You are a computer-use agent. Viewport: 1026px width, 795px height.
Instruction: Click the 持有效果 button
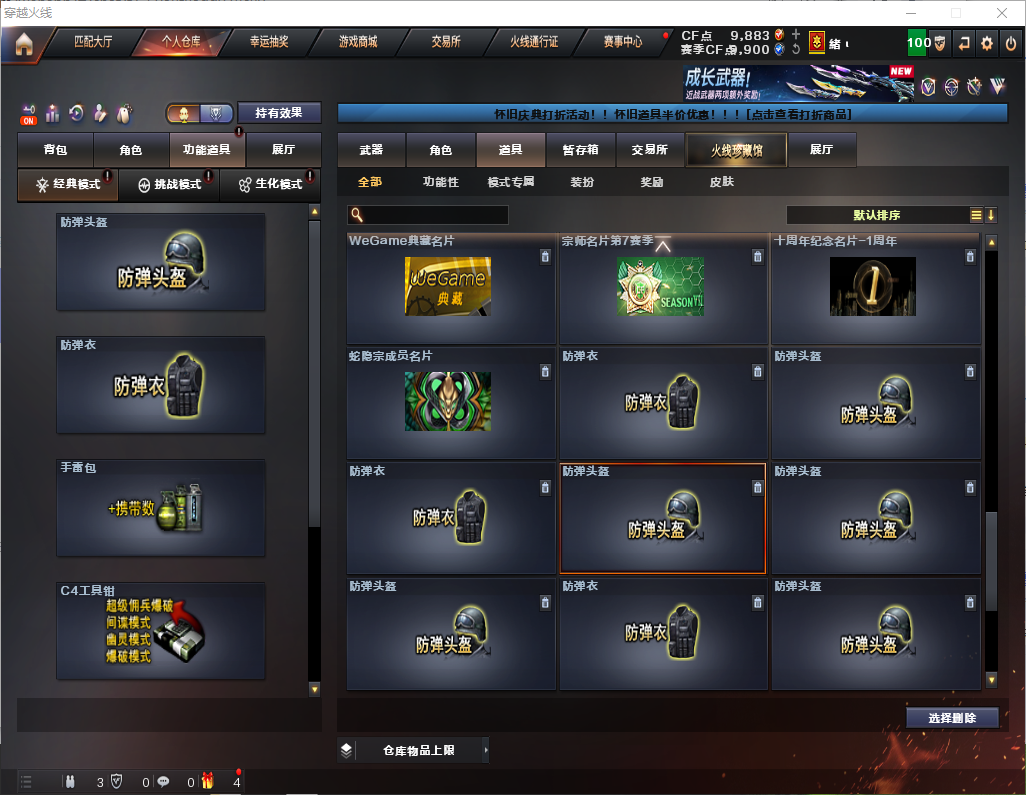[279, 113]
